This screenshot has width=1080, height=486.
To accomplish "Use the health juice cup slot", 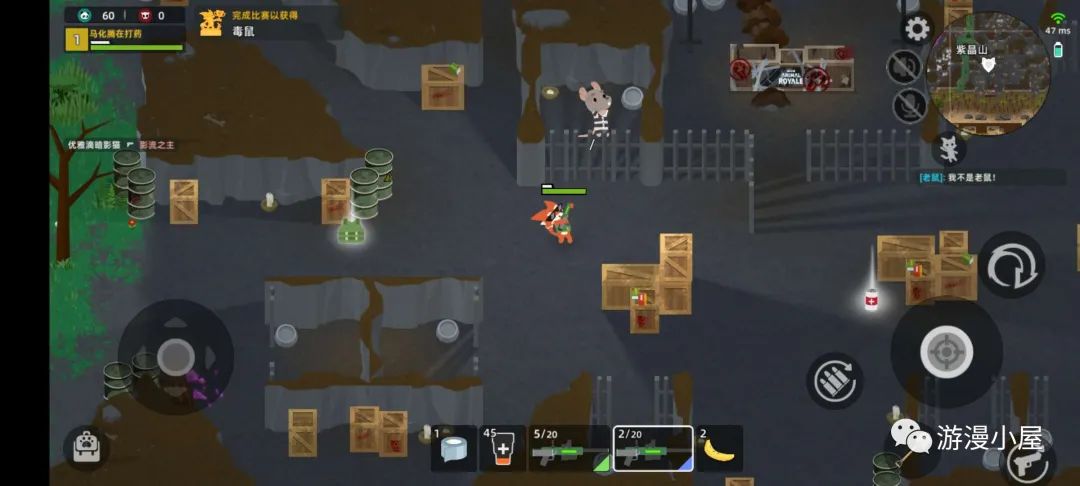I will 502,449.
